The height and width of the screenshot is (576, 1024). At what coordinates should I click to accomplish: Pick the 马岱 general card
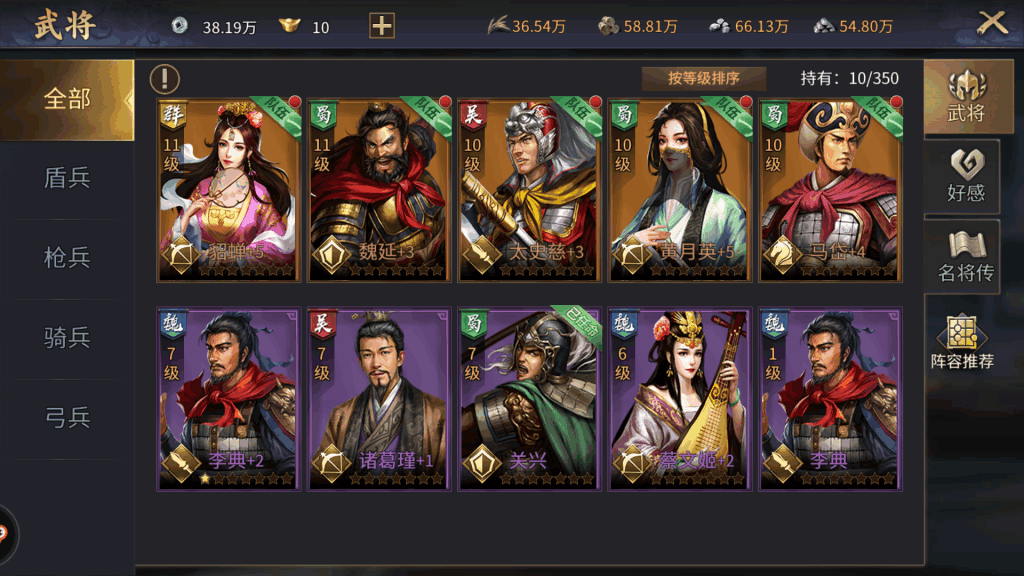[x=830, y=190]
